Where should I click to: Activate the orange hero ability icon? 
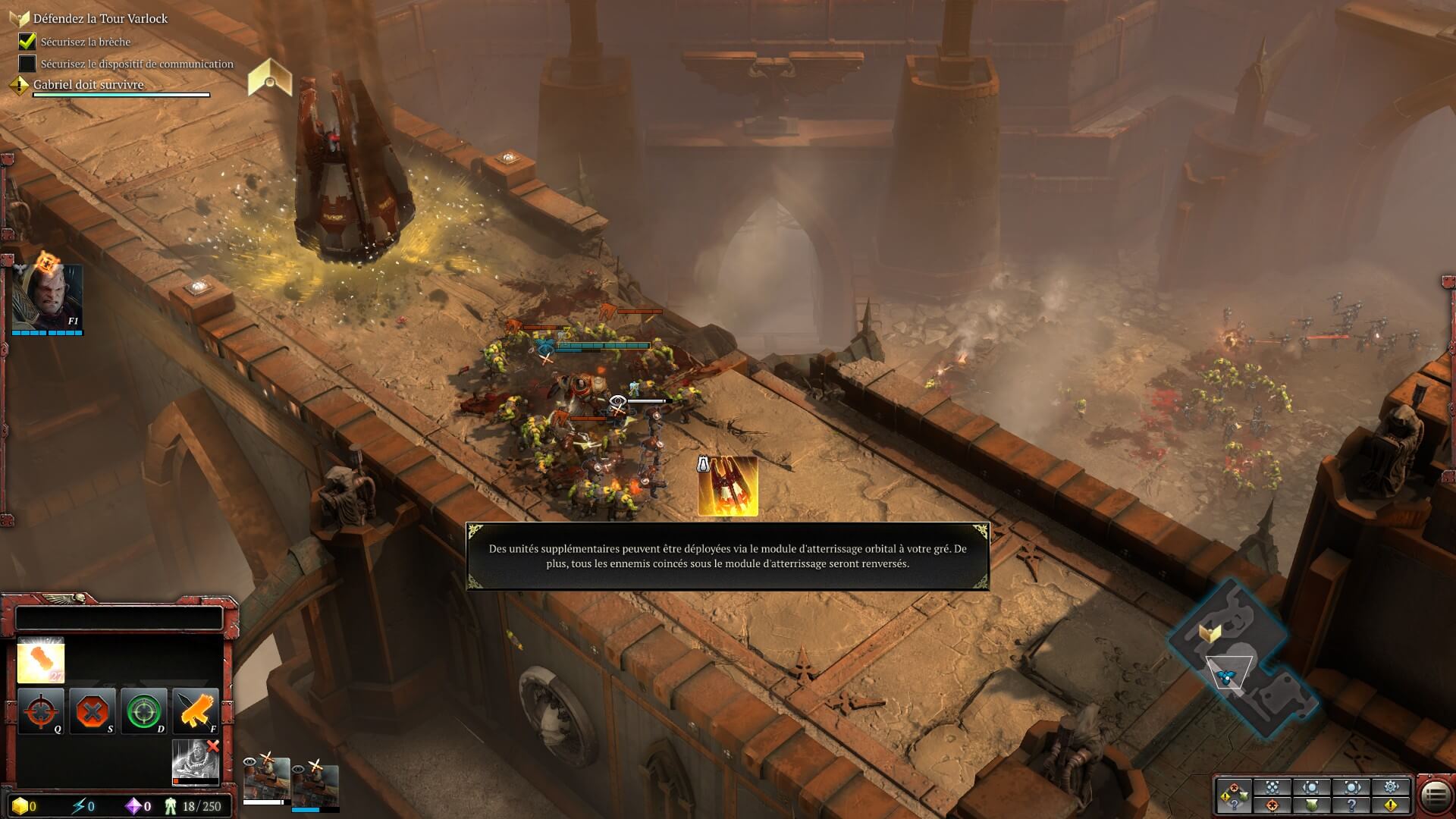[41, 660]
